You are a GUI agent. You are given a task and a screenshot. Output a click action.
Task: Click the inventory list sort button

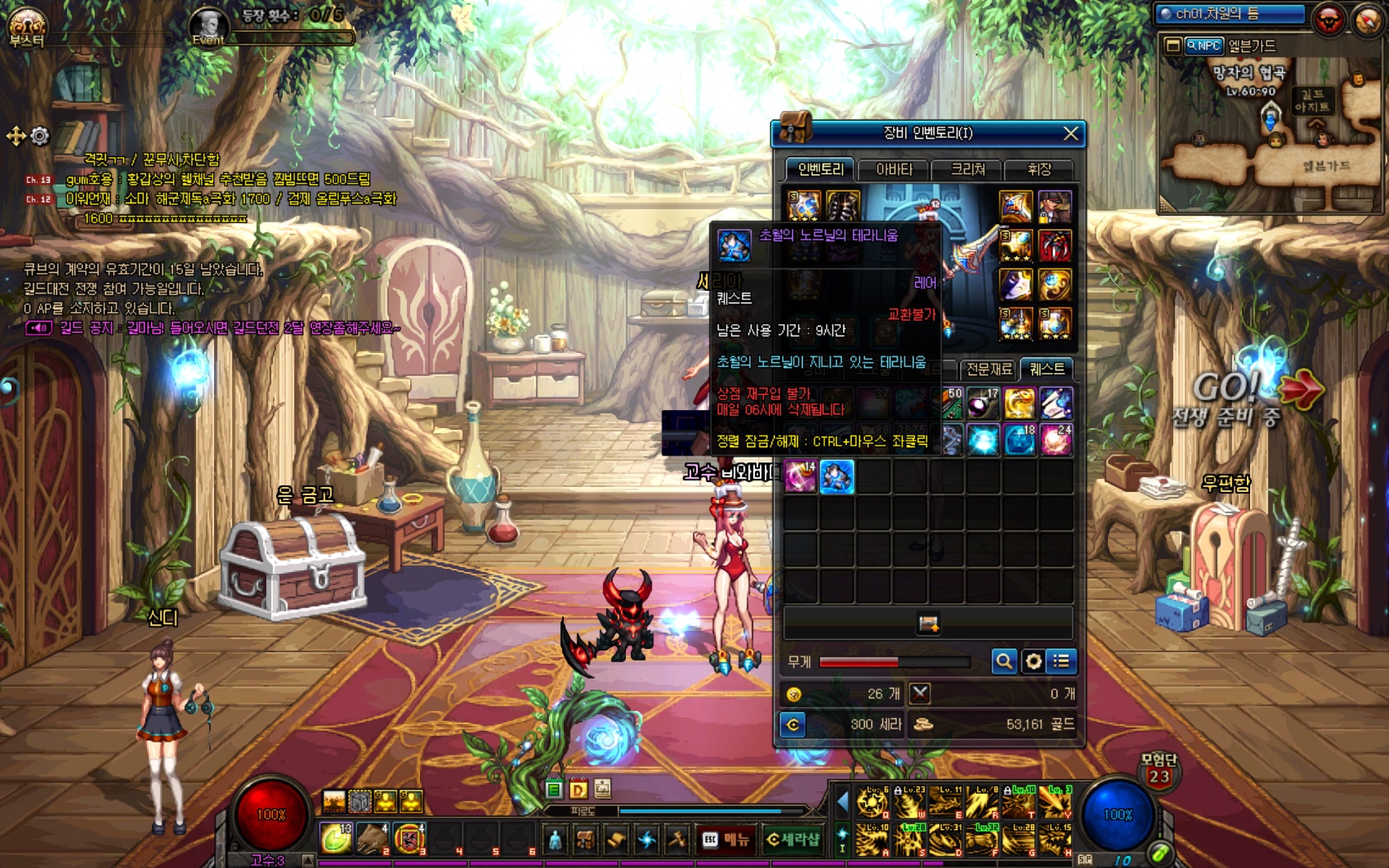1062,661
